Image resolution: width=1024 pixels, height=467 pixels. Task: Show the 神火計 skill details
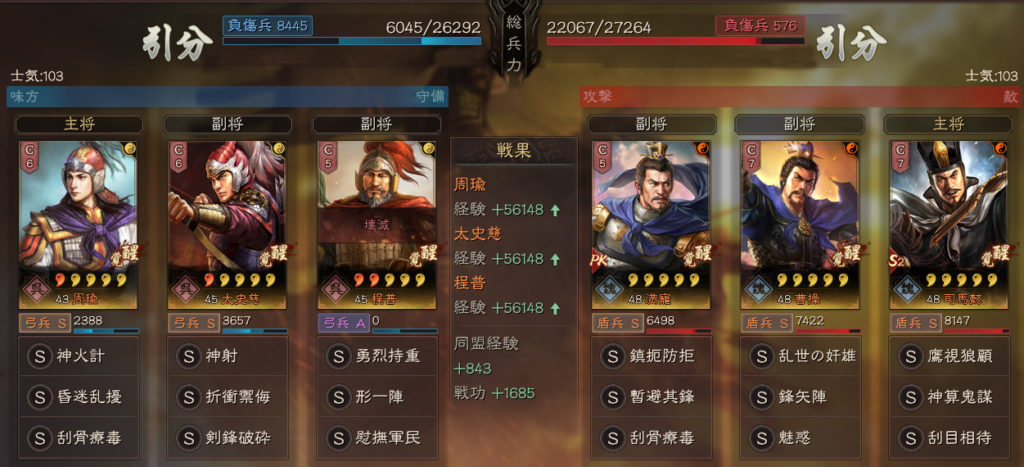[80, 356]
